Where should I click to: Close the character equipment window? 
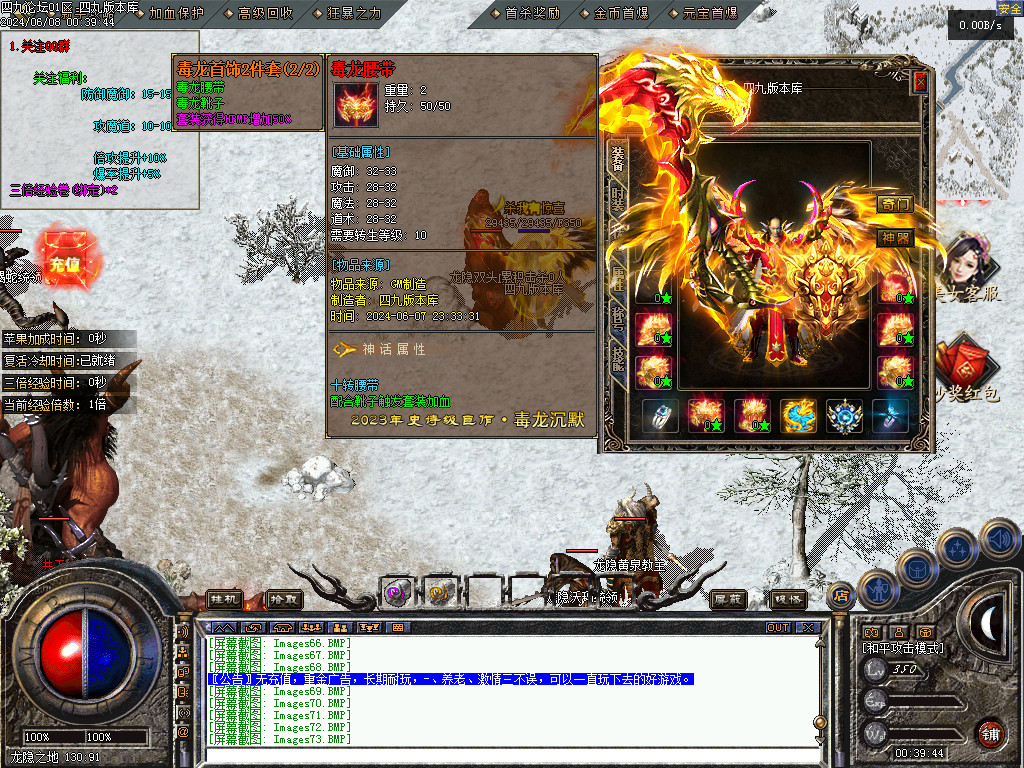920,83
